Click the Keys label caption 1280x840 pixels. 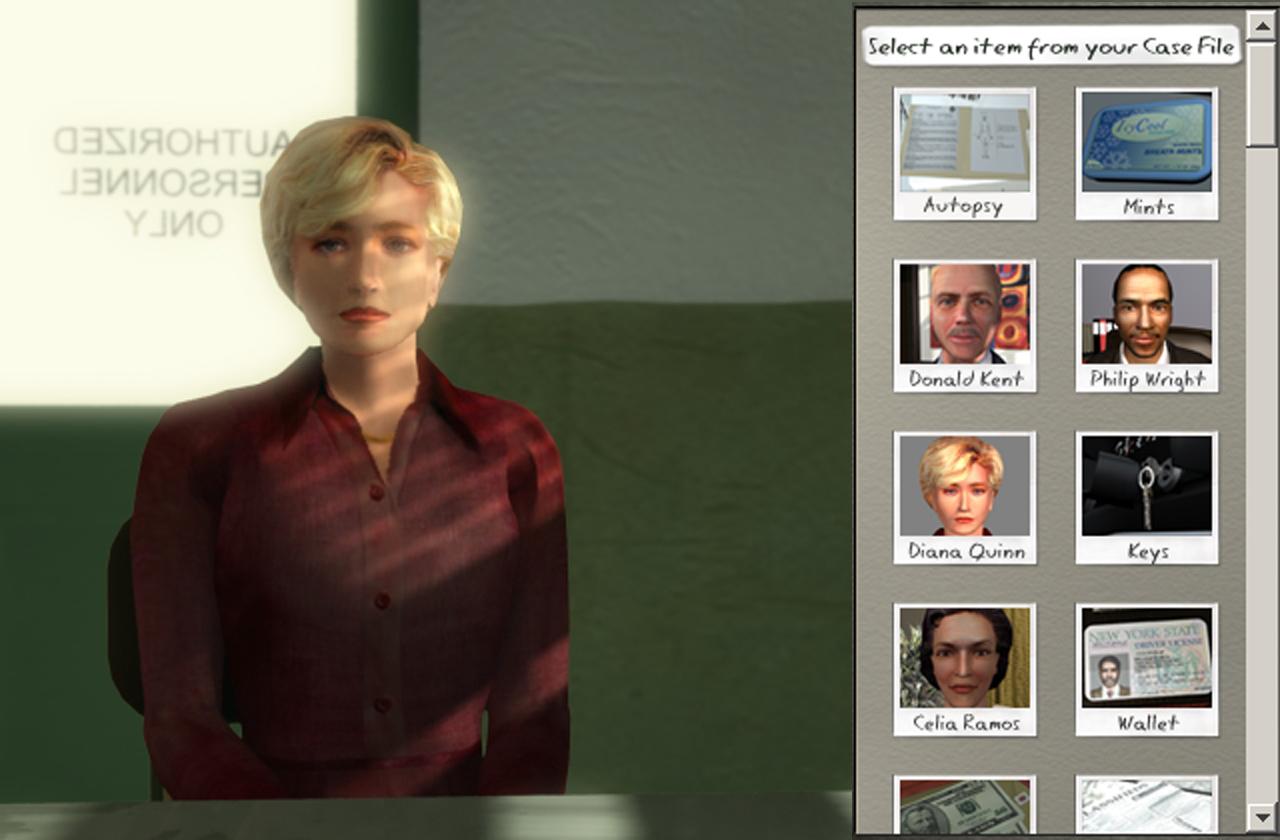[1146, 551]
